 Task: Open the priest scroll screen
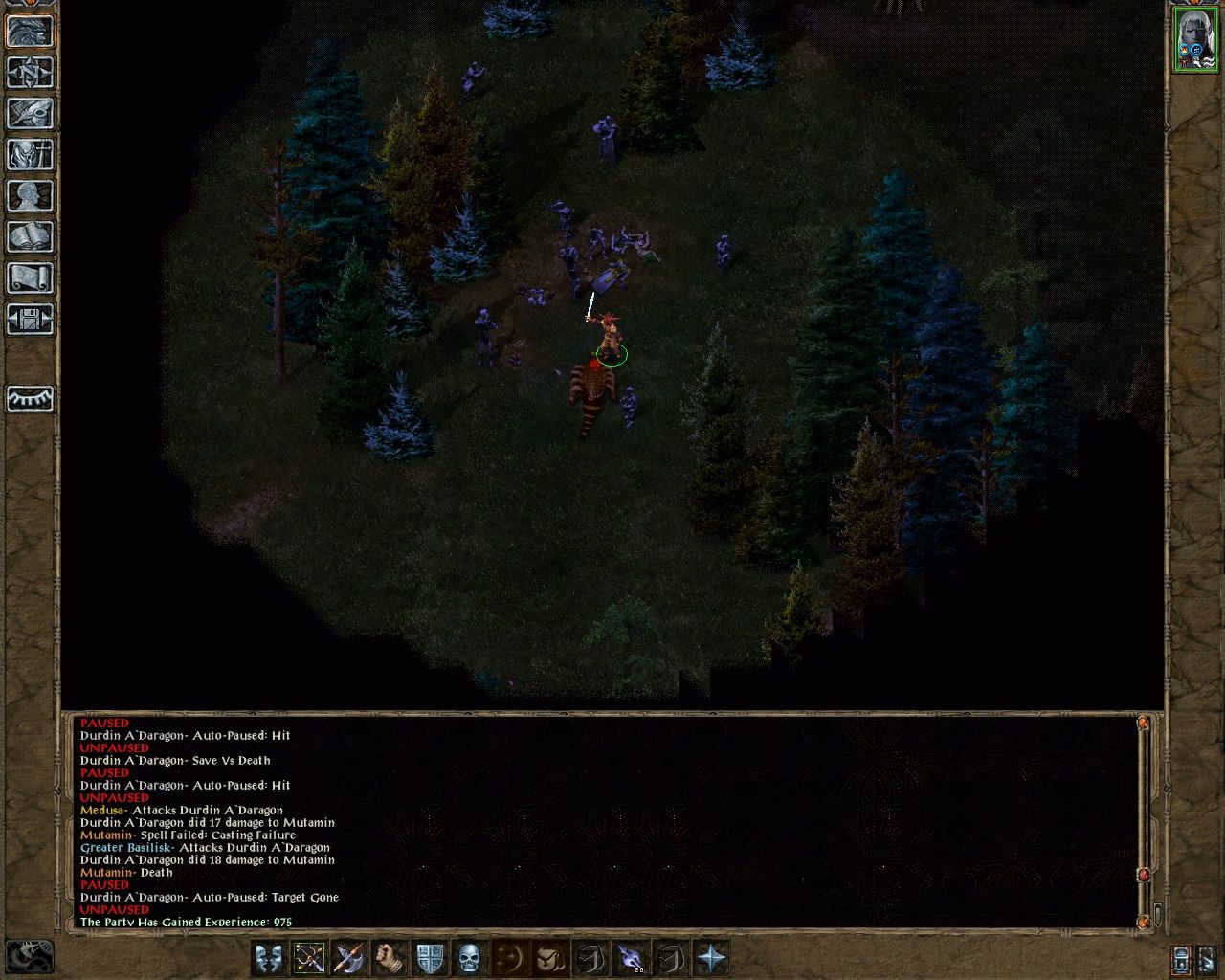(x=30, y=278)
